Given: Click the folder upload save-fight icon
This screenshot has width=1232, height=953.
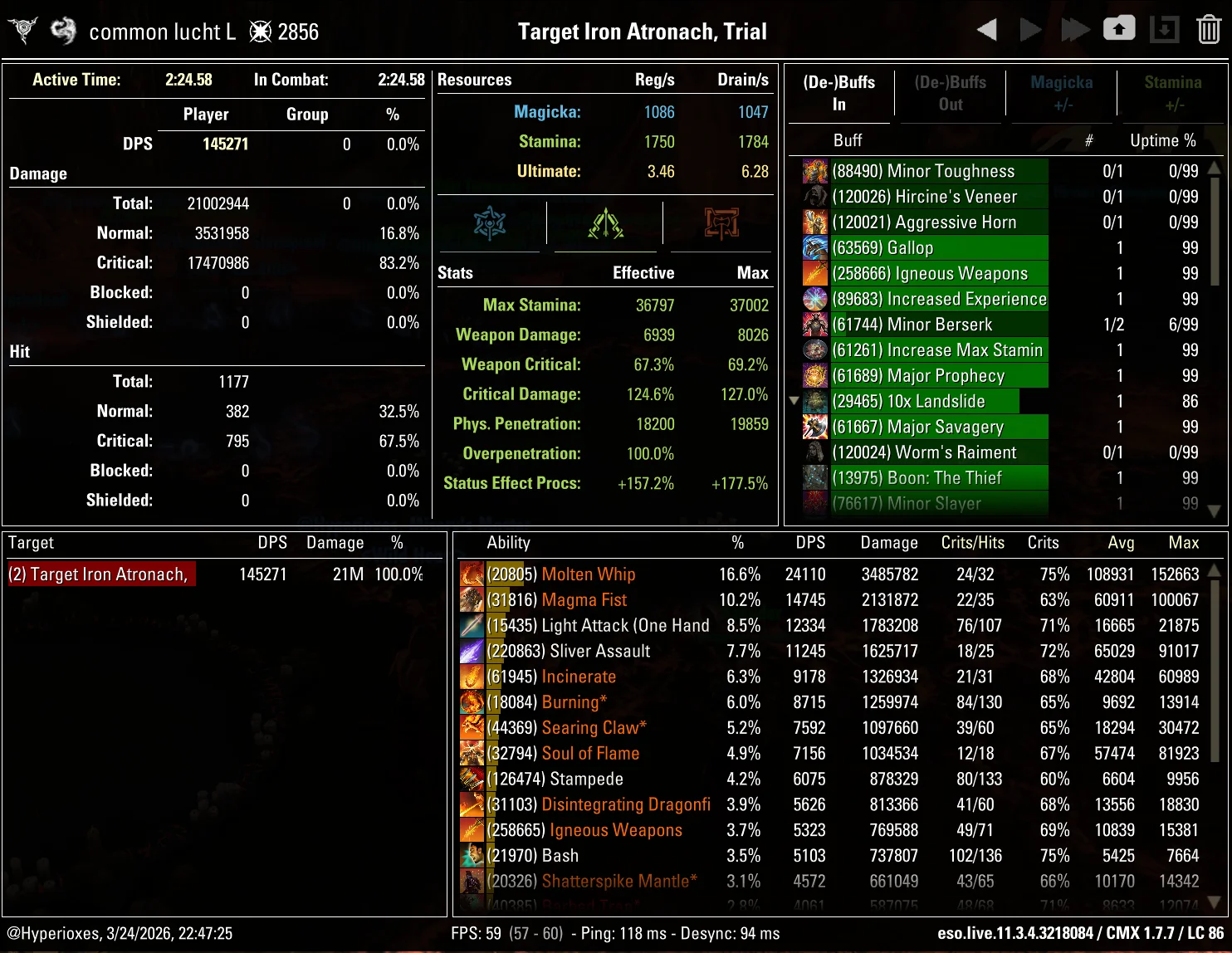Looking at the screenshot, I should point(1119,27).
